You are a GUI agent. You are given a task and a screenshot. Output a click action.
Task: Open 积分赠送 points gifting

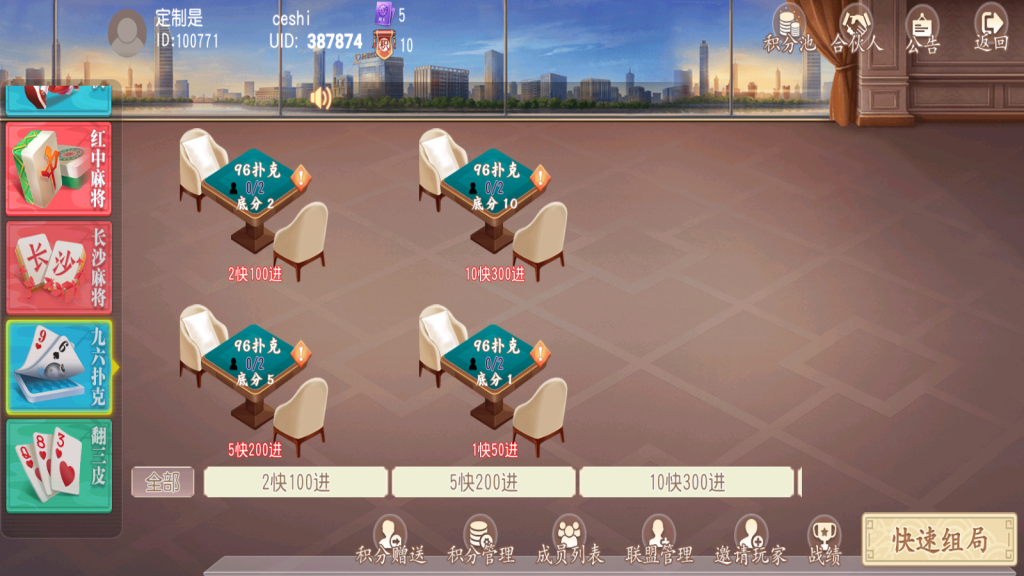pyautogui.click(x=390, y=540)
